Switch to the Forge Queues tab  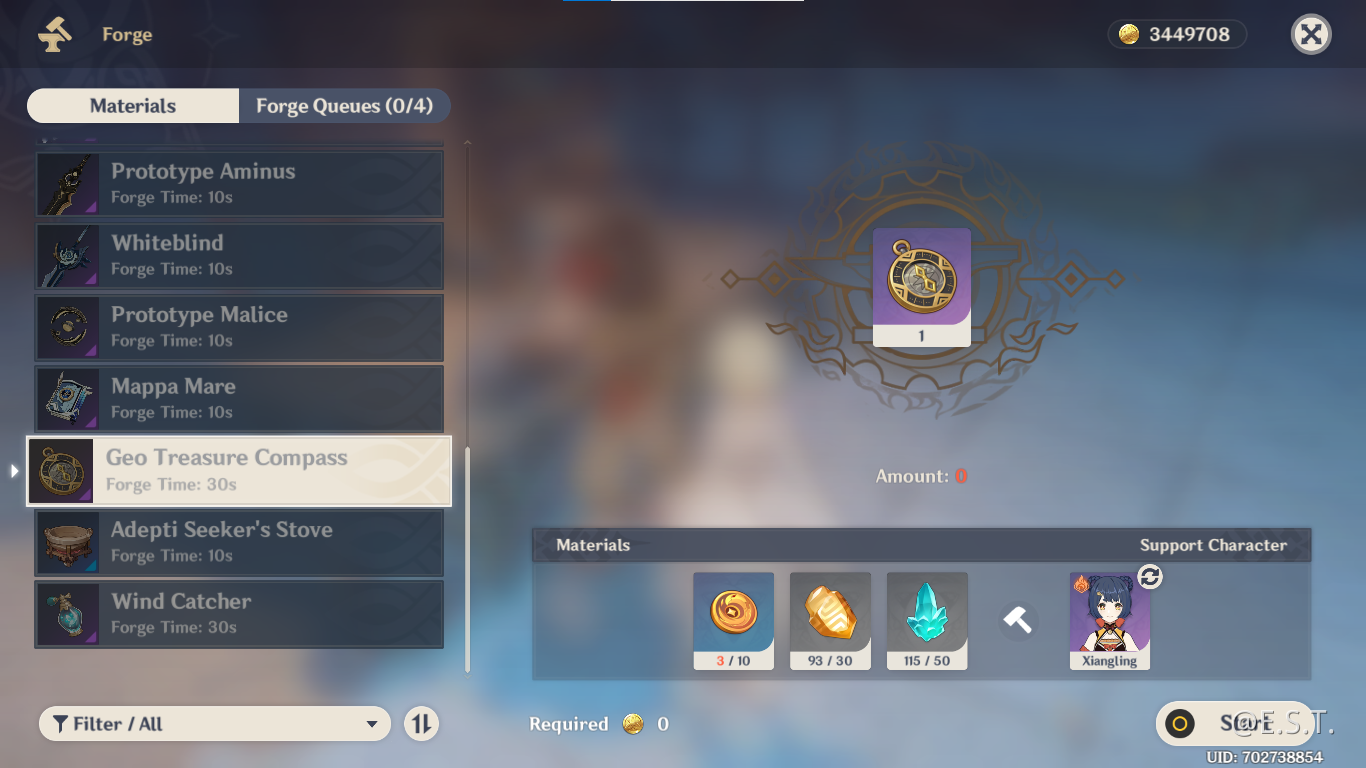(x=345, y=105)
